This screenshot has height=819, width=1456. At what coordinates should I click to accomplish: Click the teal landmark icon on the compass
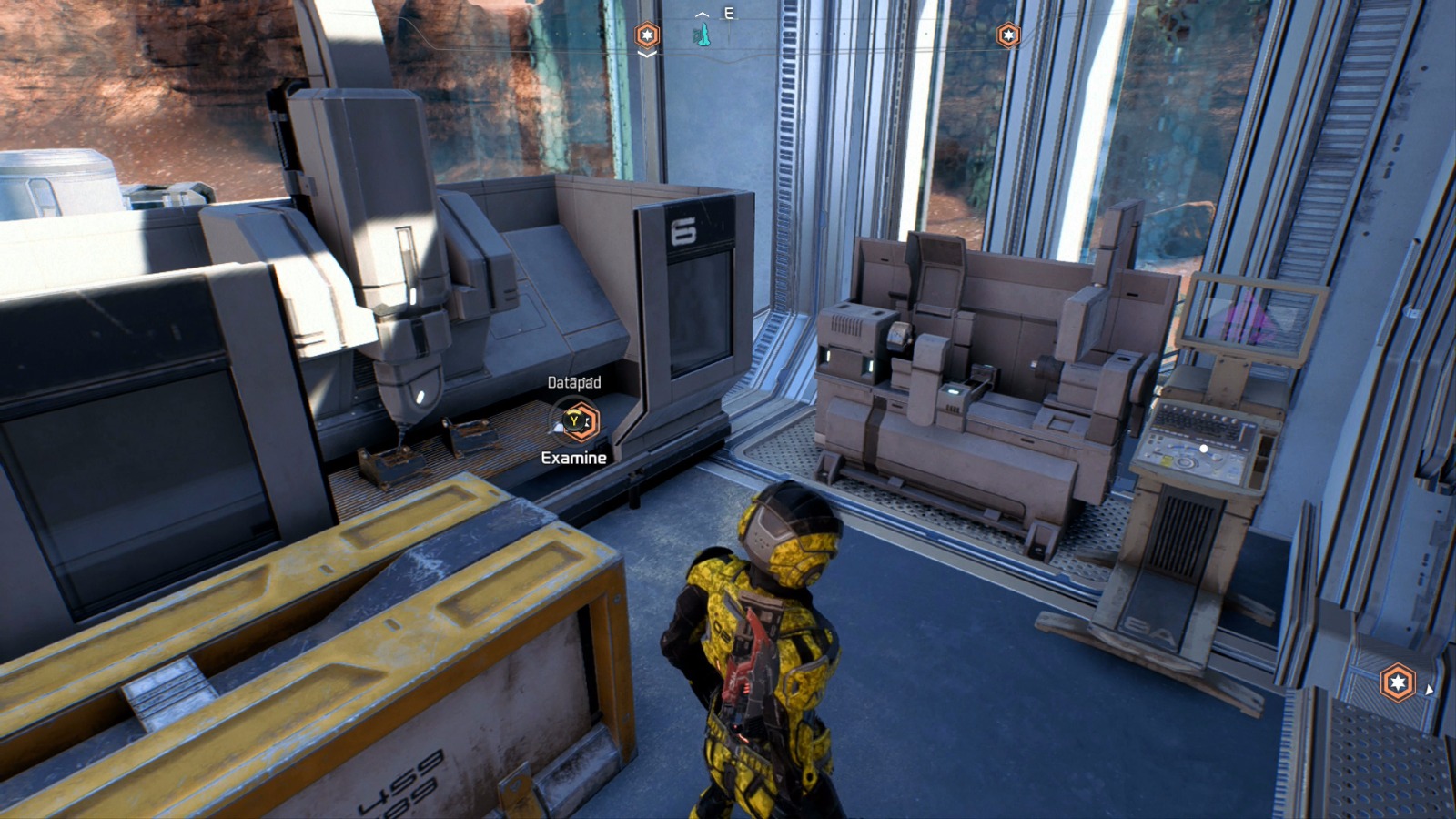(702, 36)
